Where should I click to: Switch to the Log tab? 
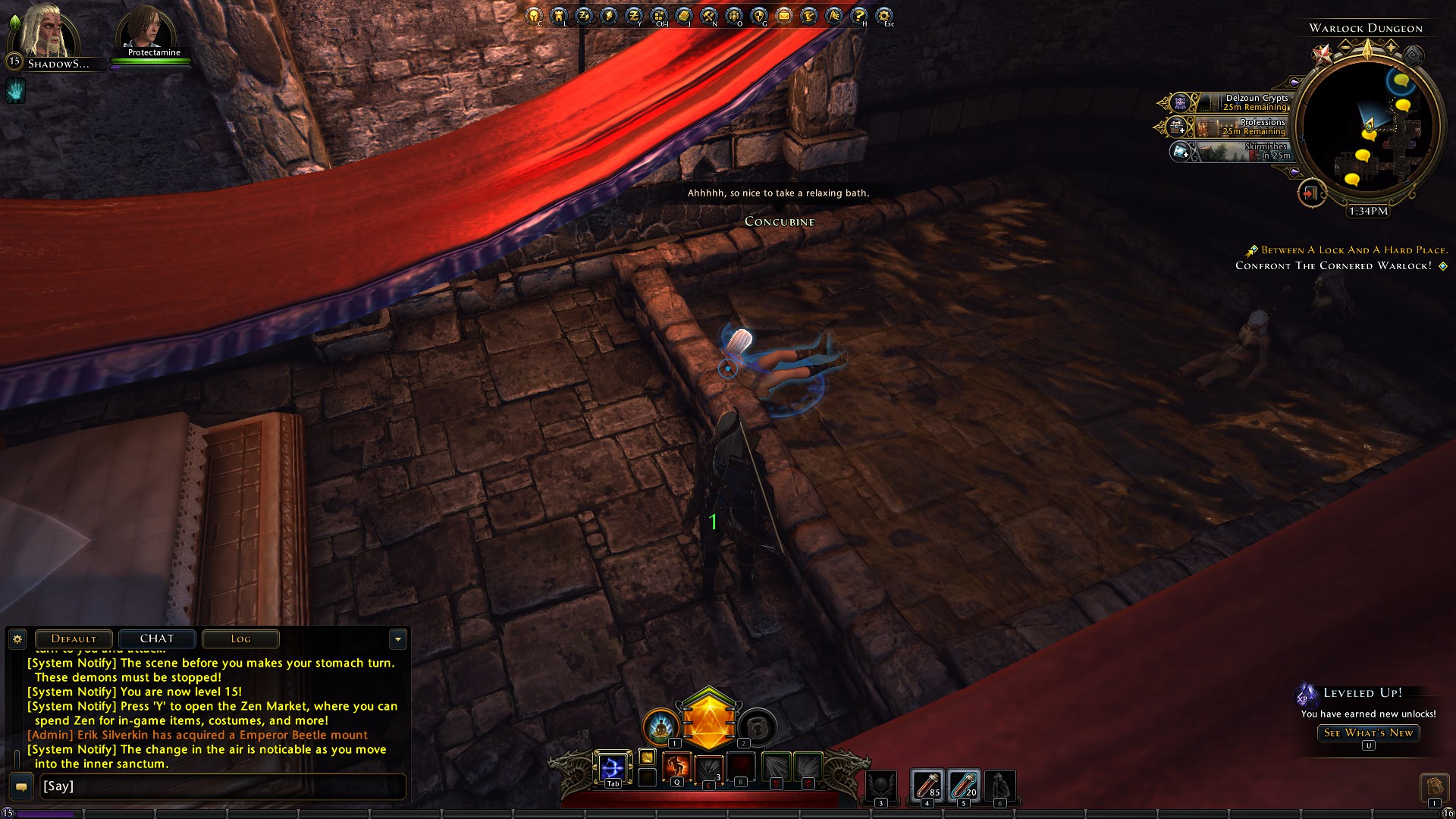[x=240, y=639]
